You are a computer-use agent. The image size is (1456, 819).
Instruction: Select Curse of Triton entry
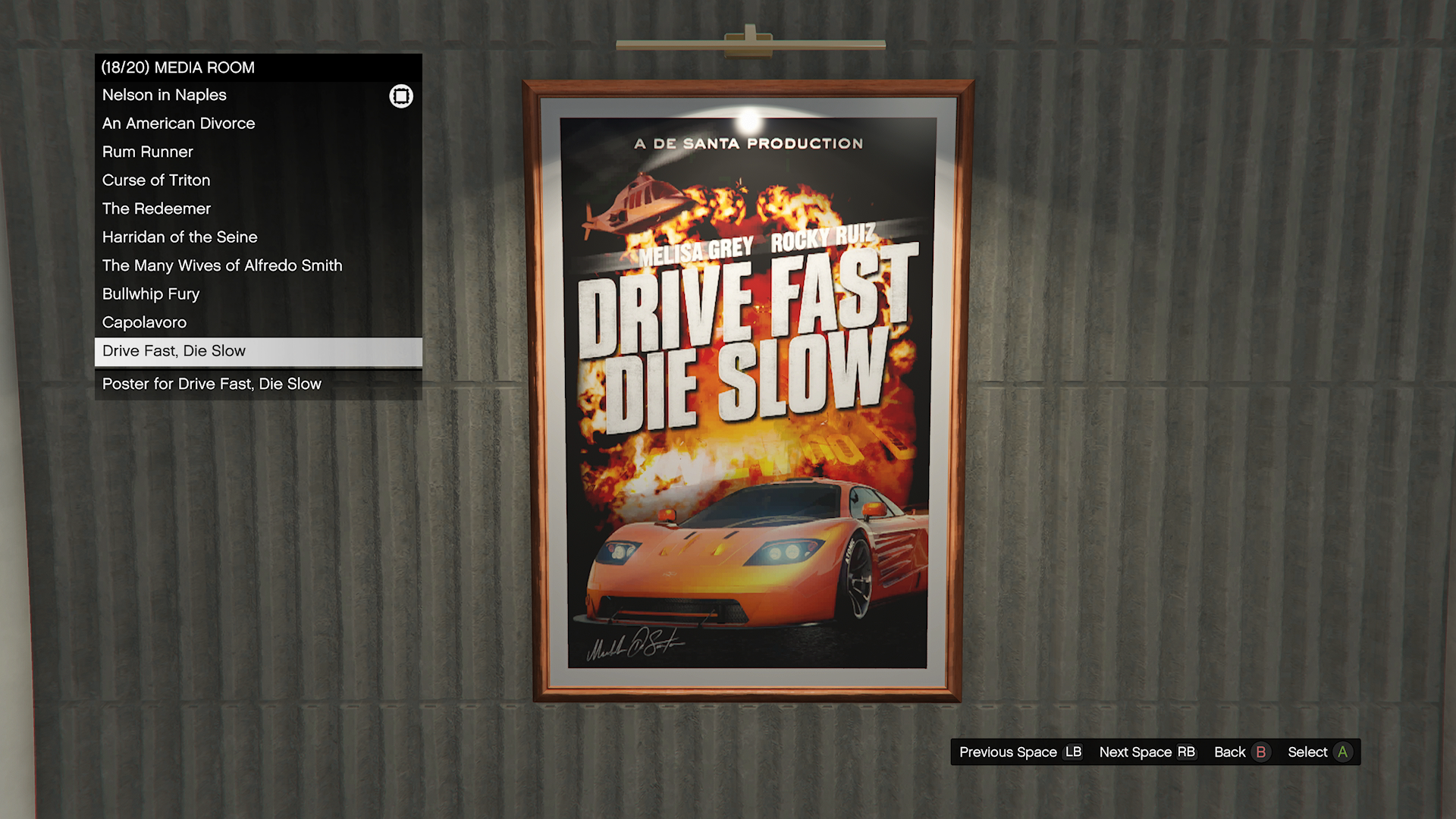pos(156,180)
